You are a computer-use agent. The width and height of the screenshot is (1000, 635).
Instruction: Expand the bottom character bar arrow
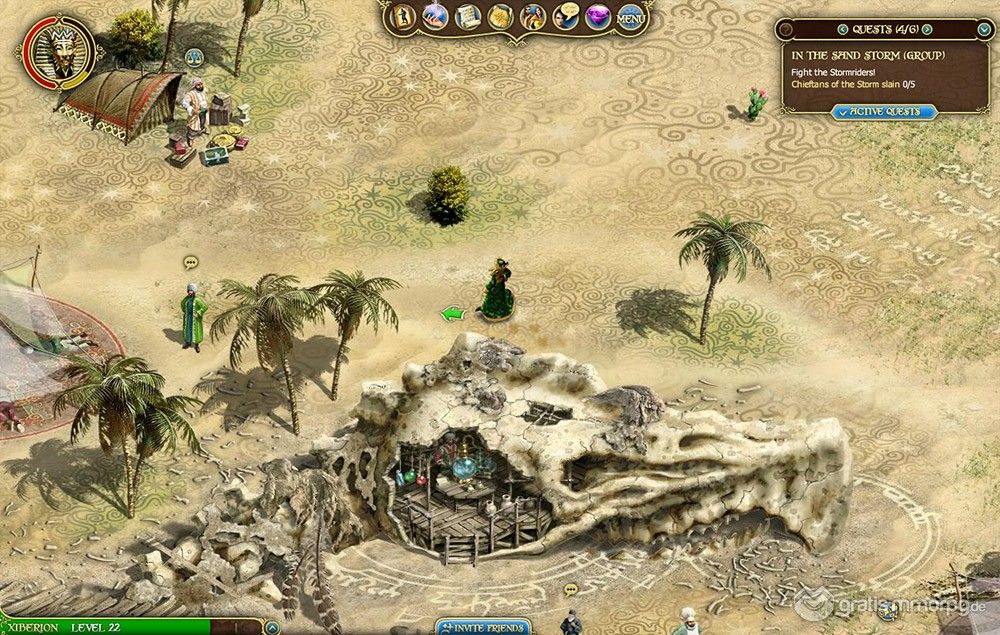(x=272, y=628)
